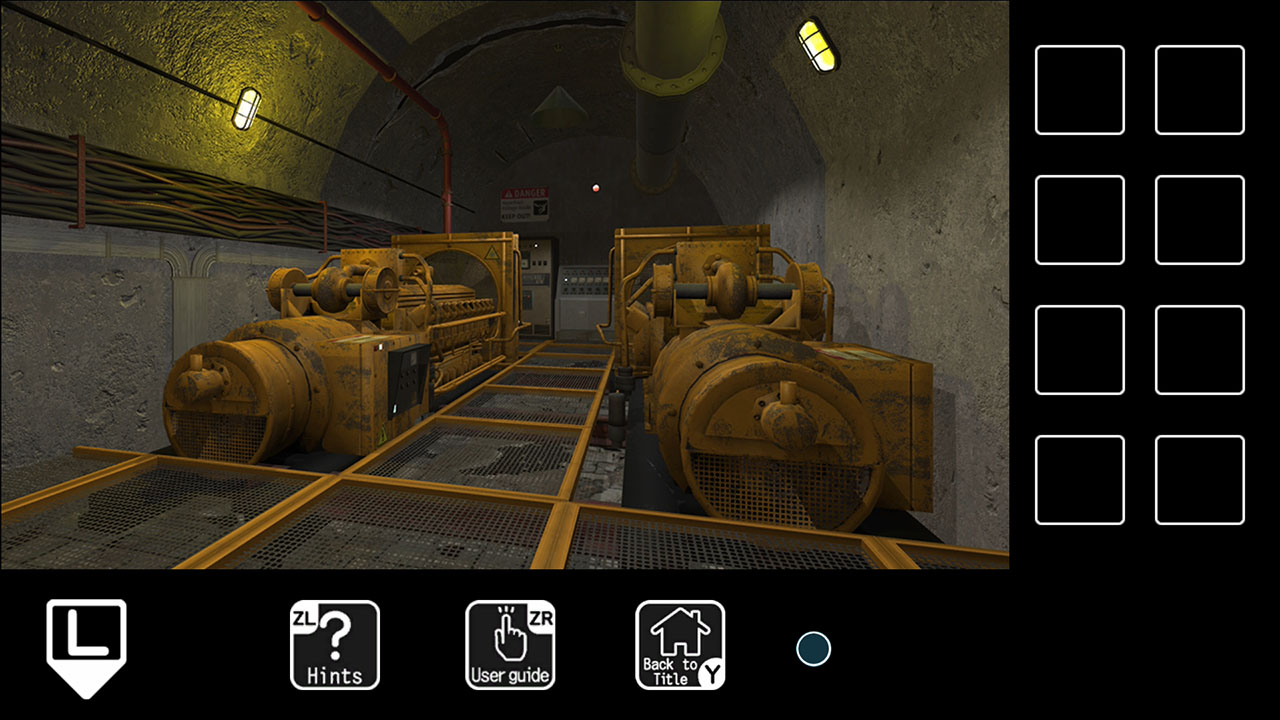Select the bottom-left inventory slot
Viewport: 1280px width, 720px height.
point(1080,480)
